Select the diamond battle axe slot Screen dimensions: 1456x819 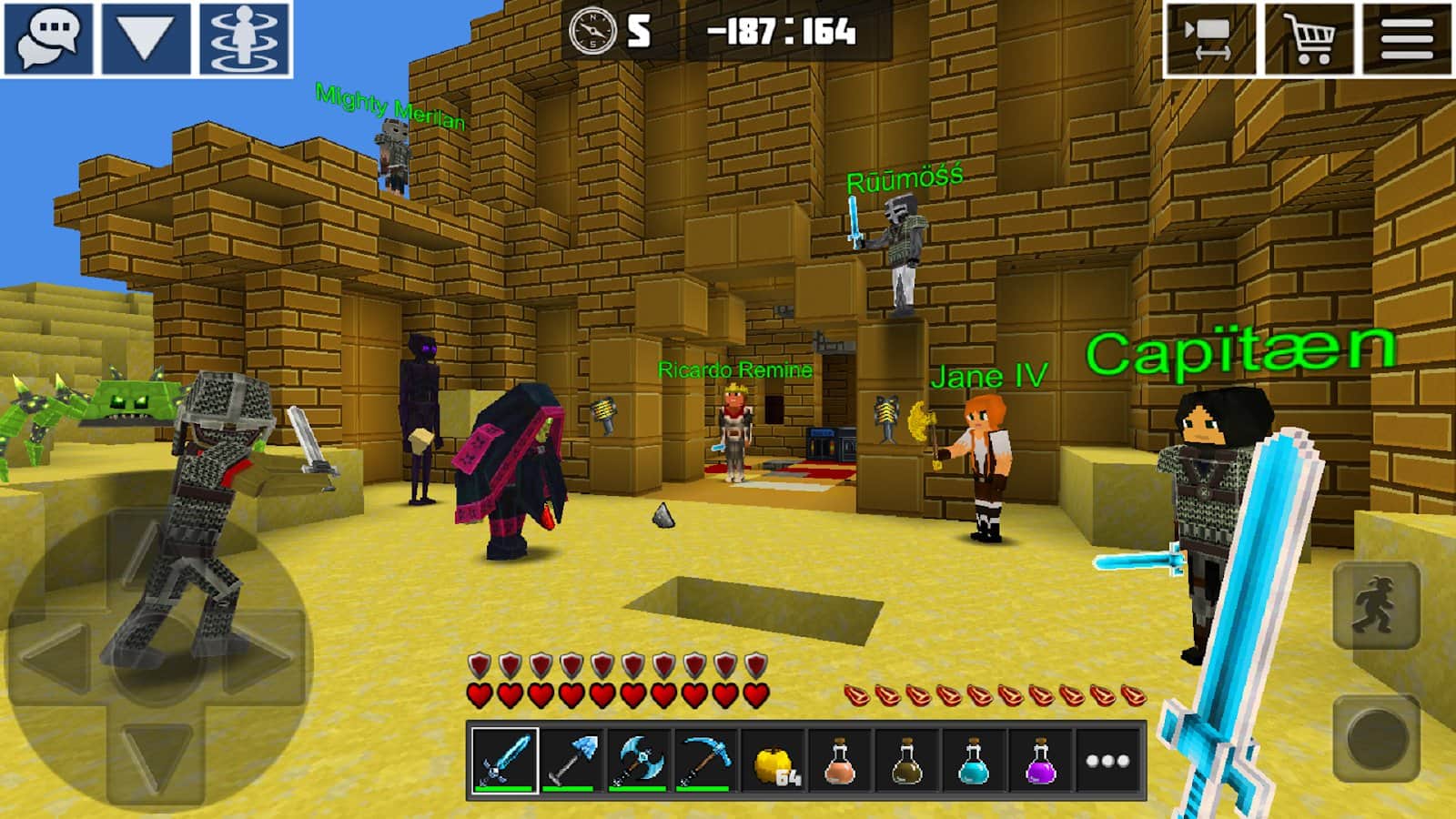pos(639,760)
